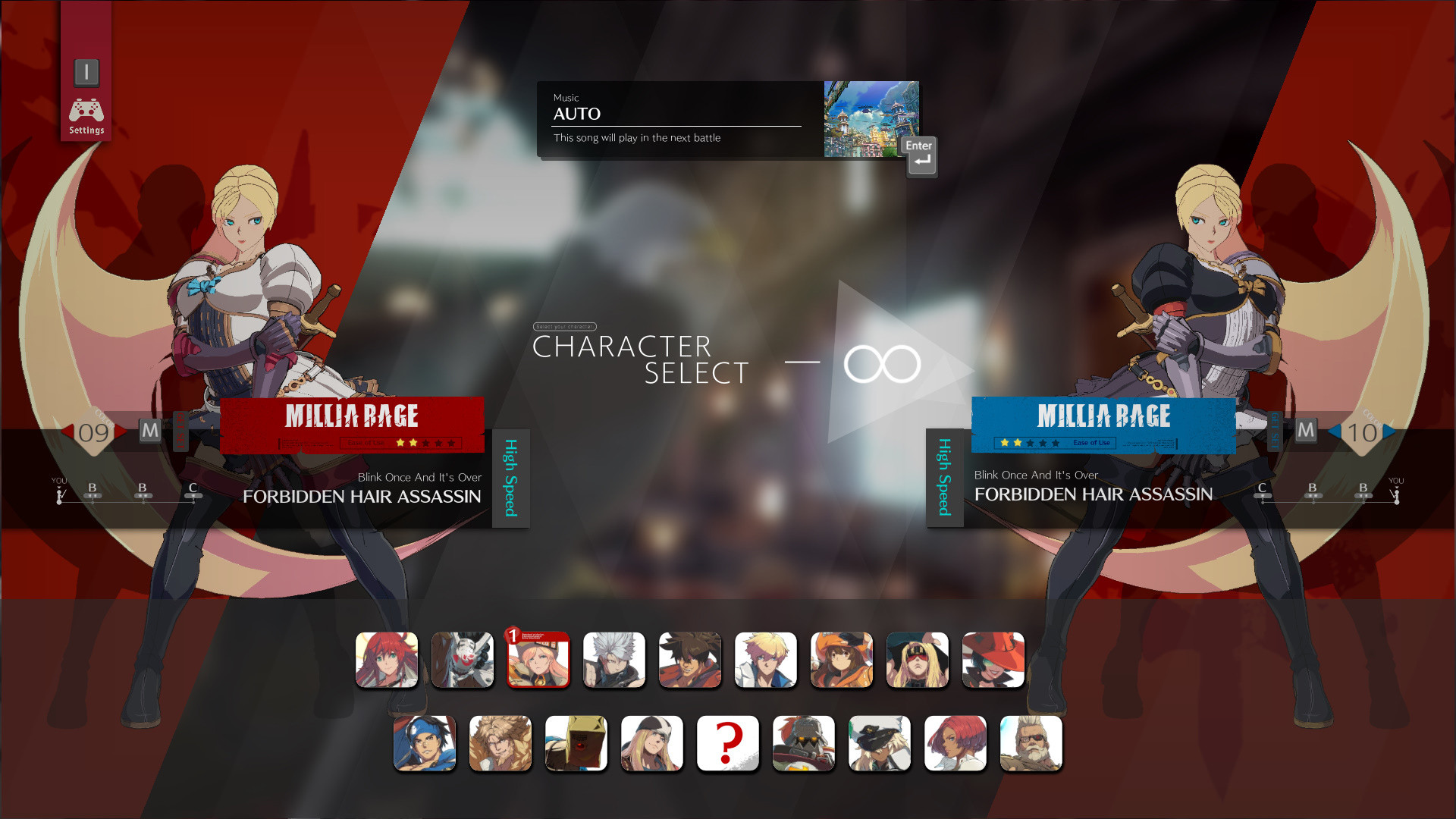Screen dimensions: 1456x819
Task: Pick Potemkin's character icon
Action: click(803, 743)
